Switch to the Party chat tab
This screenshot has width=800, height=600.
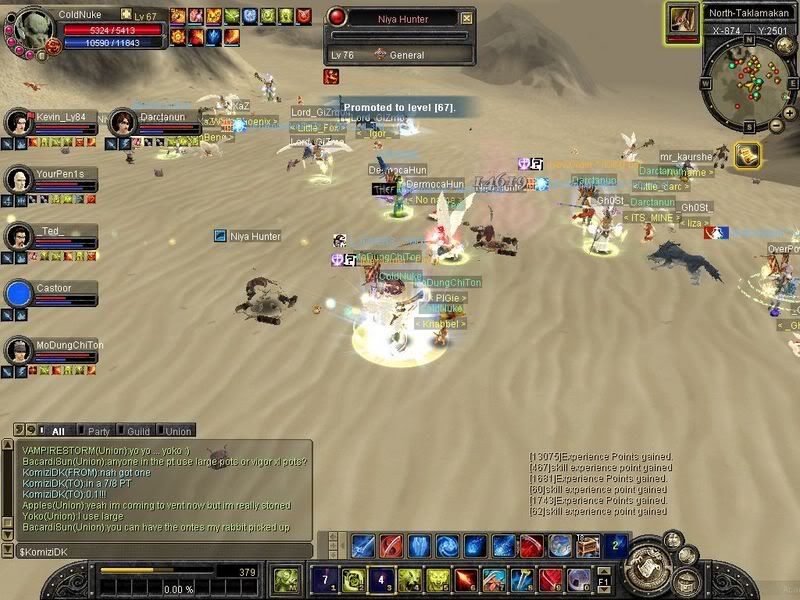point(99,431)
